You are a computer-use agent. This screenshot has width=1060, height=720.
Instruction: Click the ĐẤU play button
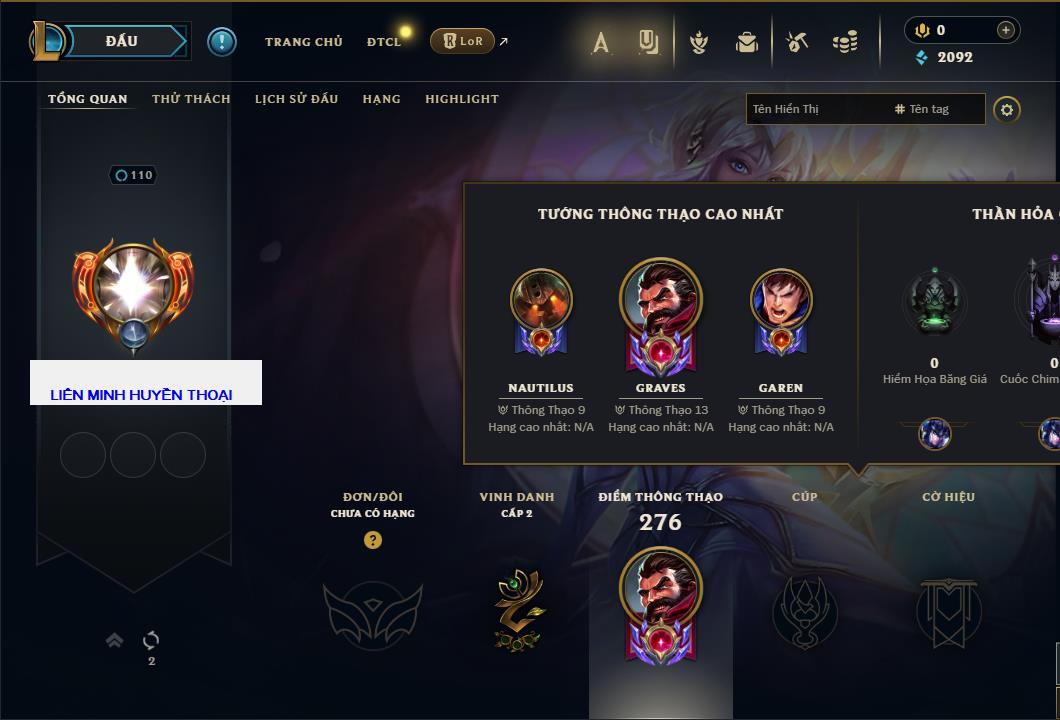[x=122, y=41]
